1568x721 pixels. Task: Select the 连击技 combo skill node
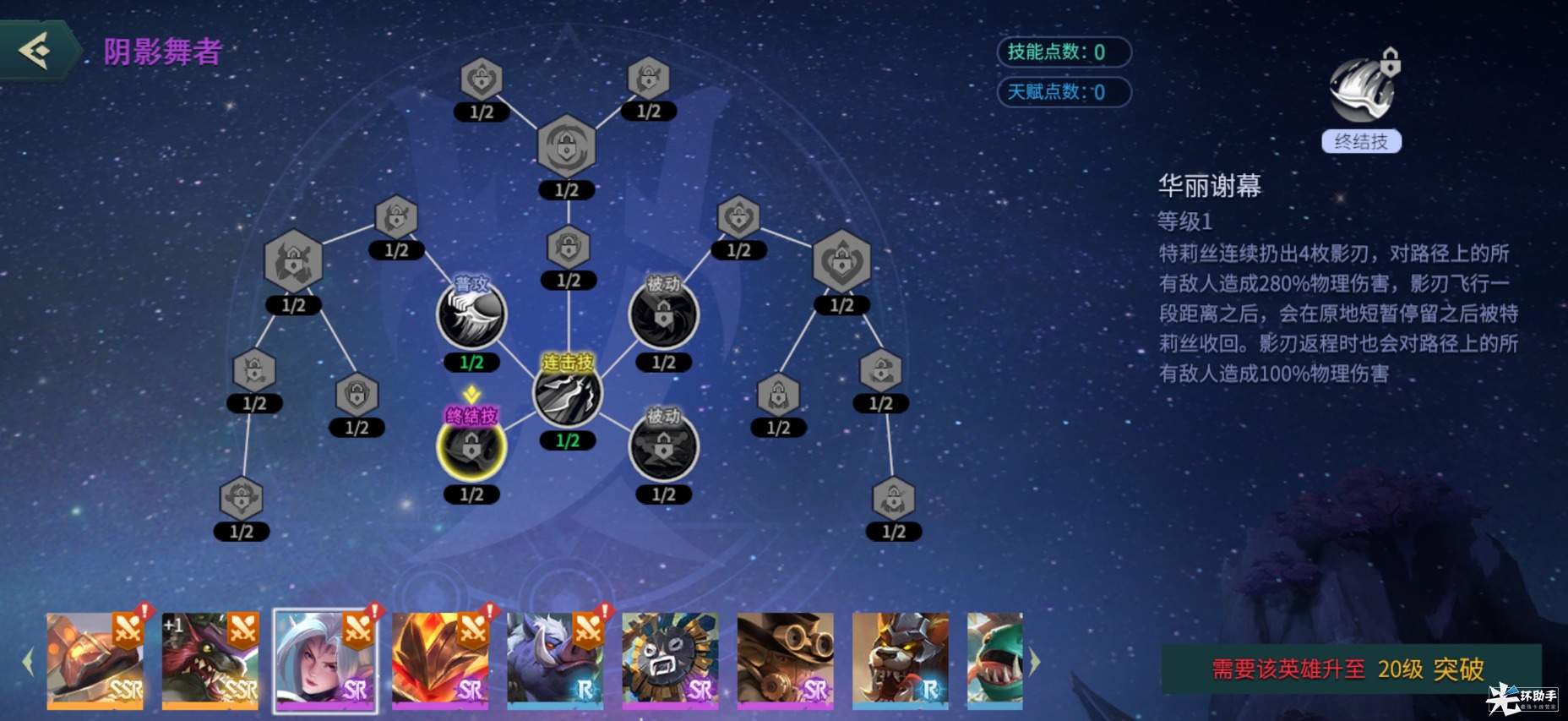(x=568, y=395)
